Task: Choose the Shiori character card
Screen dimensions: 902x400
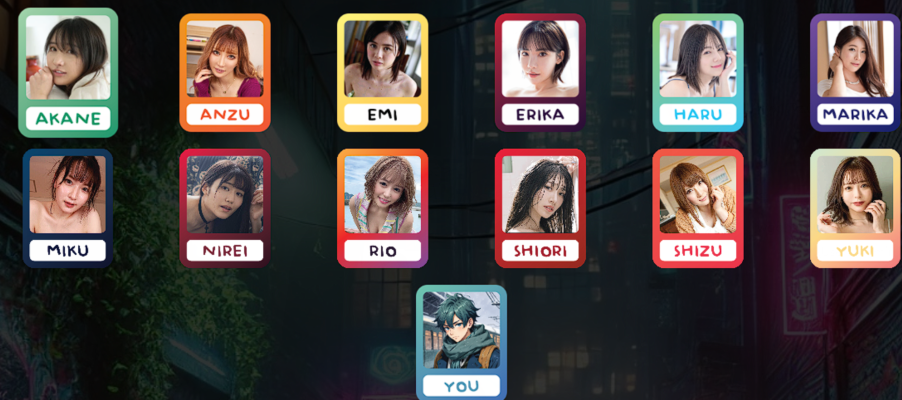Action: coord(540,208)
